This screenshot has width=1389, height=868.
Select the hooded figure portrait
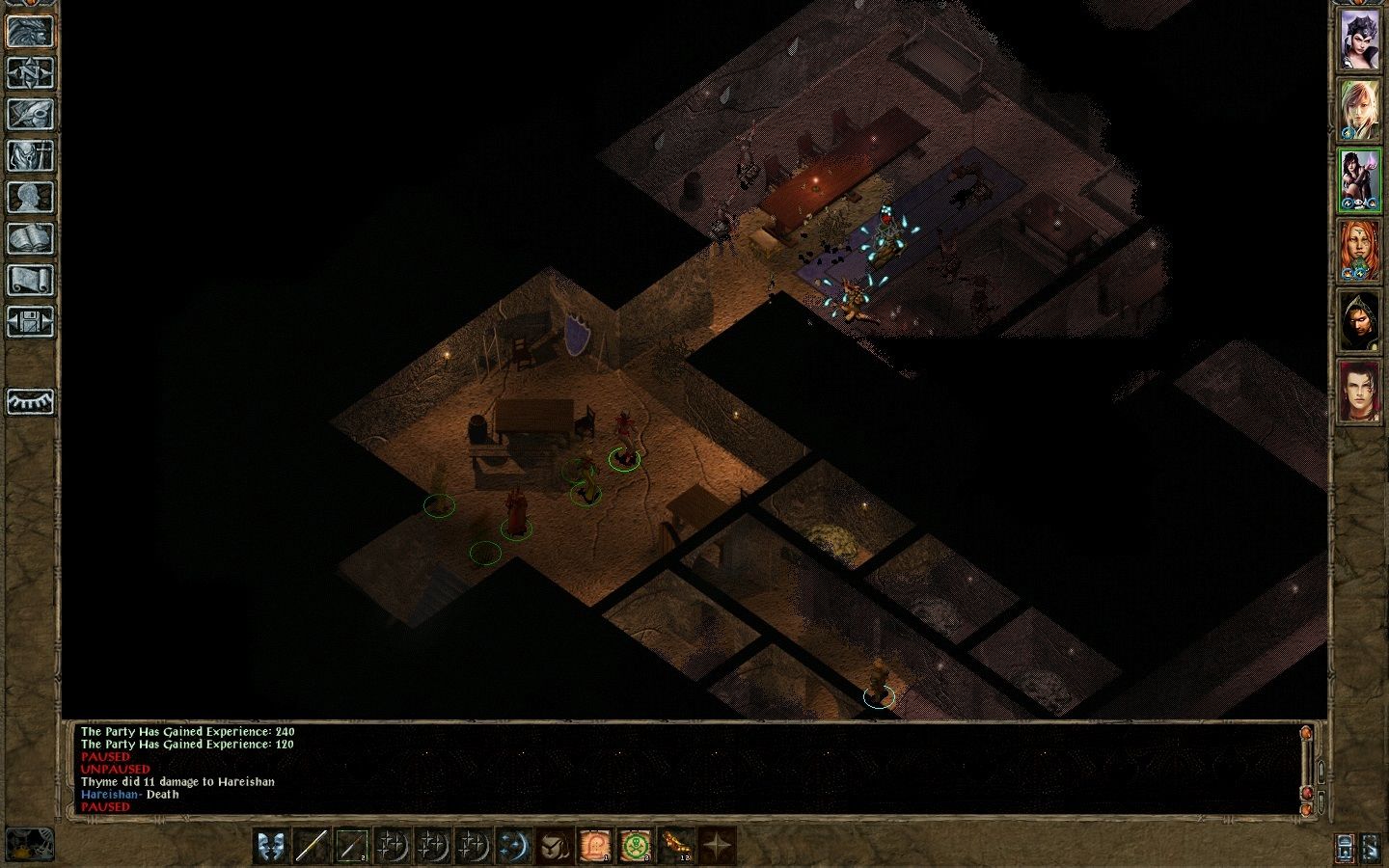(x=1358, y=321)
